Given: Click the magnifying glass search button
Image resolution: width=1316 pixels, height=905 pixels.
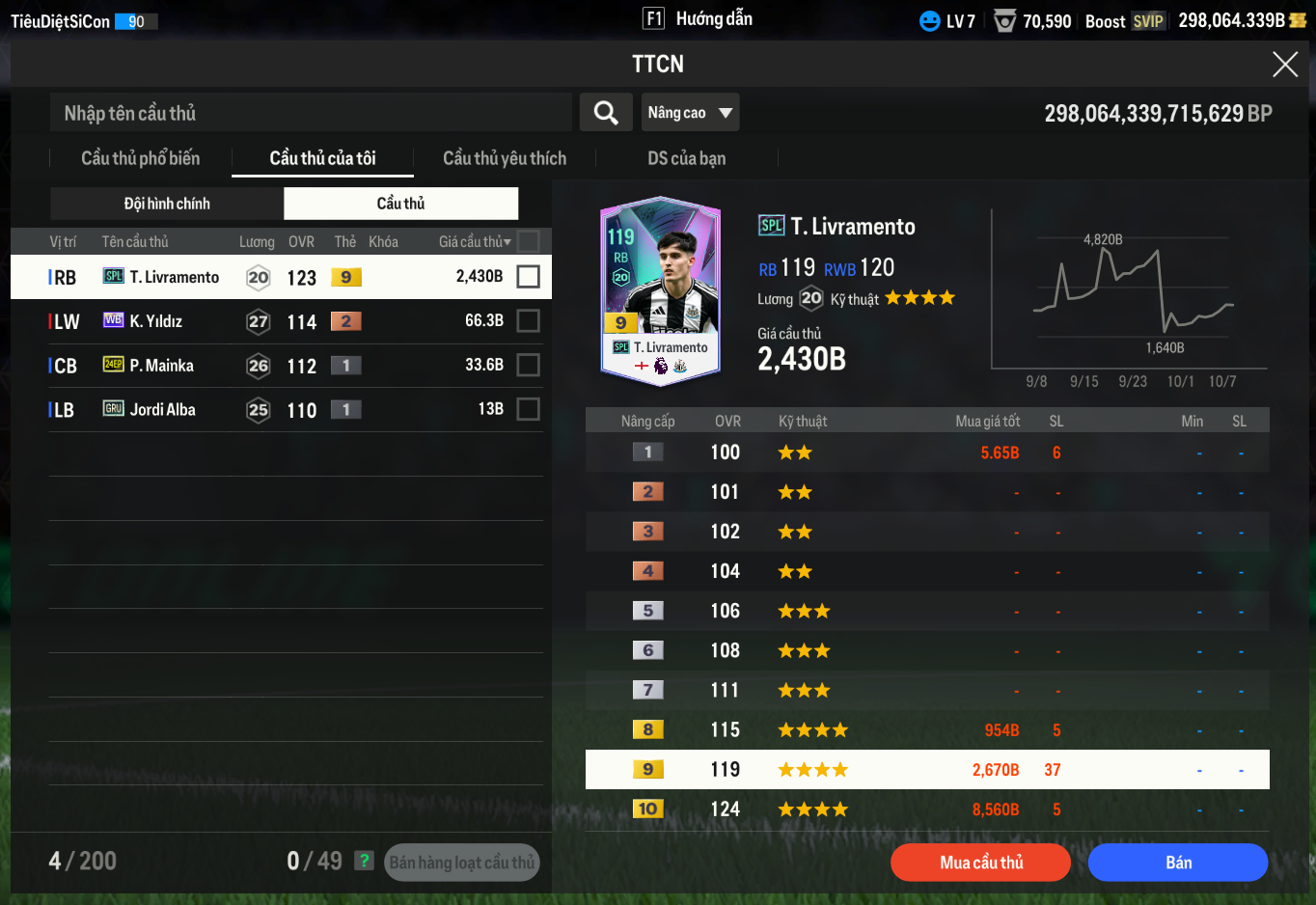Looking at the screenshot, I should (x=606, y=113).
